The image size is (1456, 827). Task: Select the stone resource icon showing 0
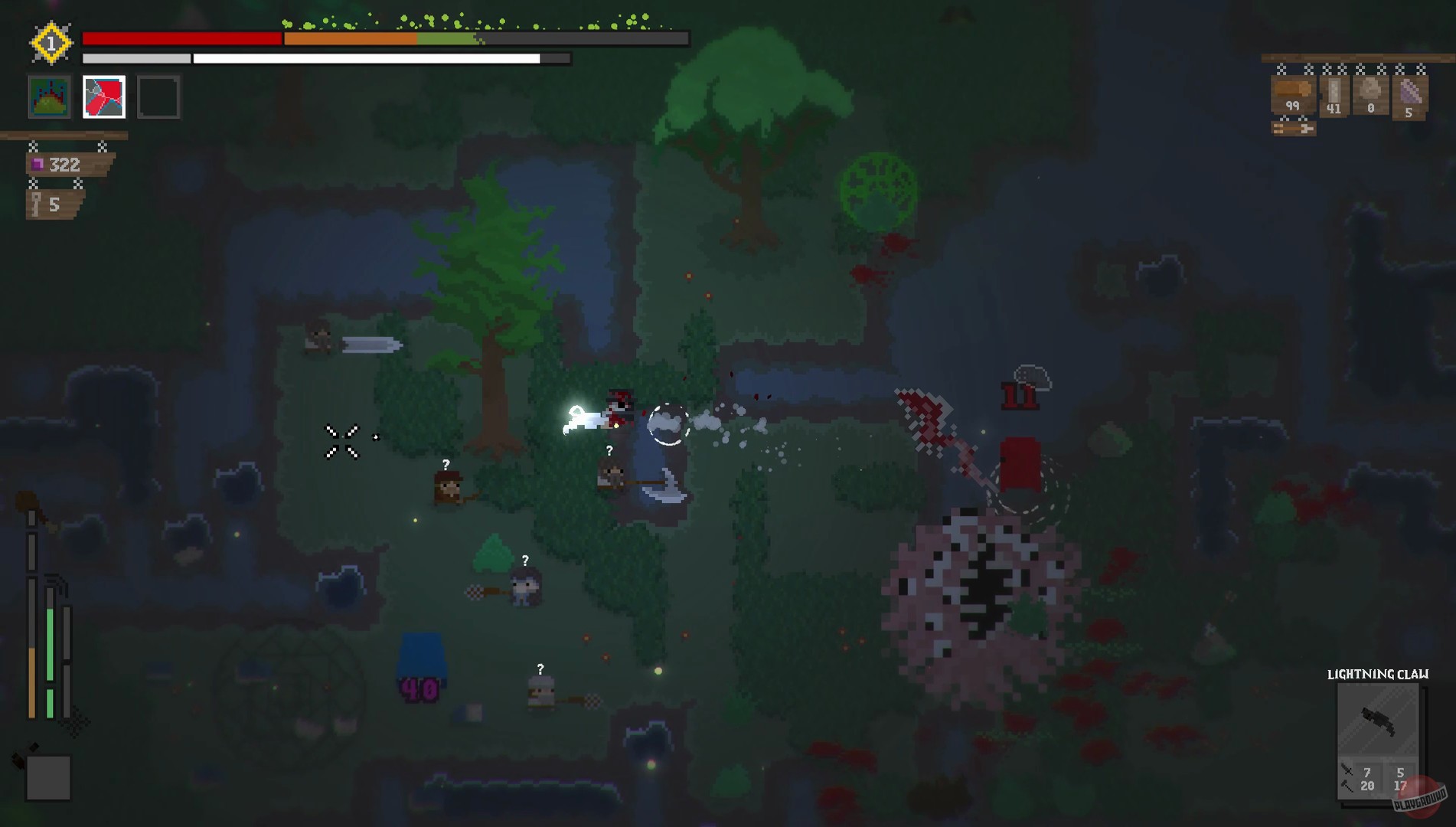[x=1370, y=90]
